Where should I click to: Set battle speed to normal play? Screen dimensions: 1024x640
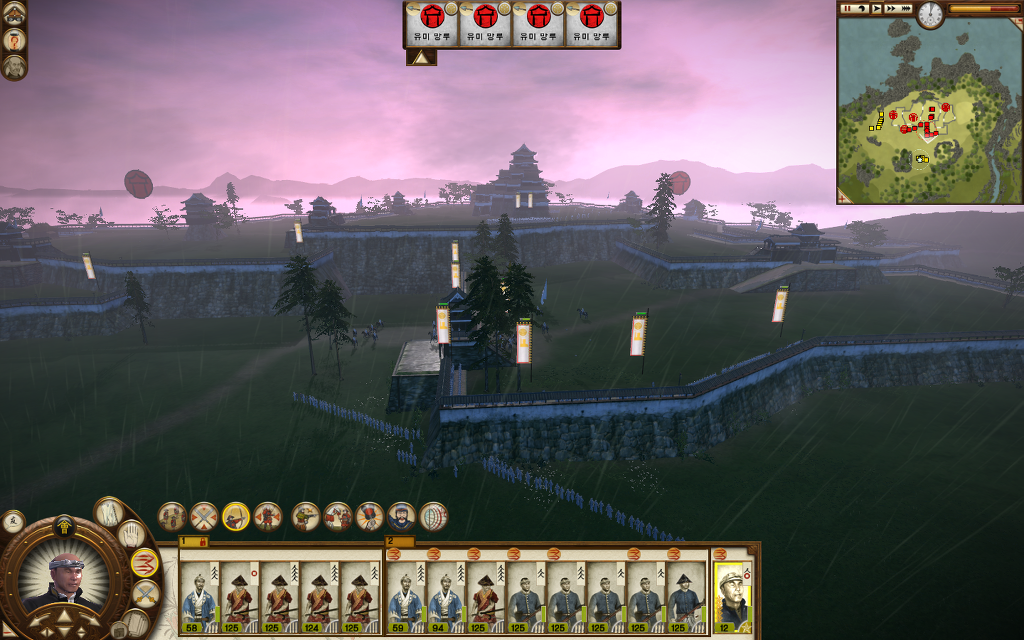[x=876, y=8]
